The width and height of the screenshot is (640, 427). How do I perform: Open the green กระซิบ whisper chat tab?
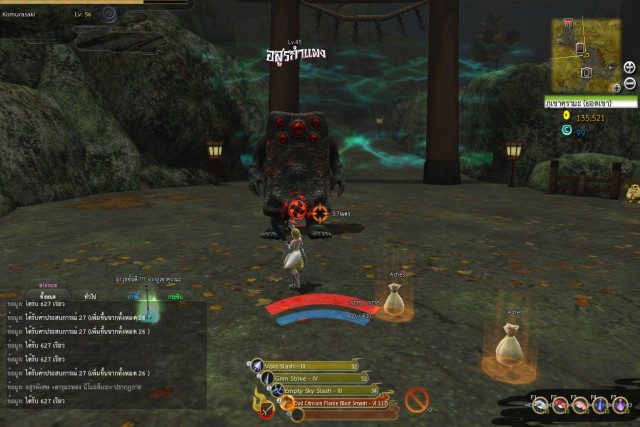(x=175, y=296)
